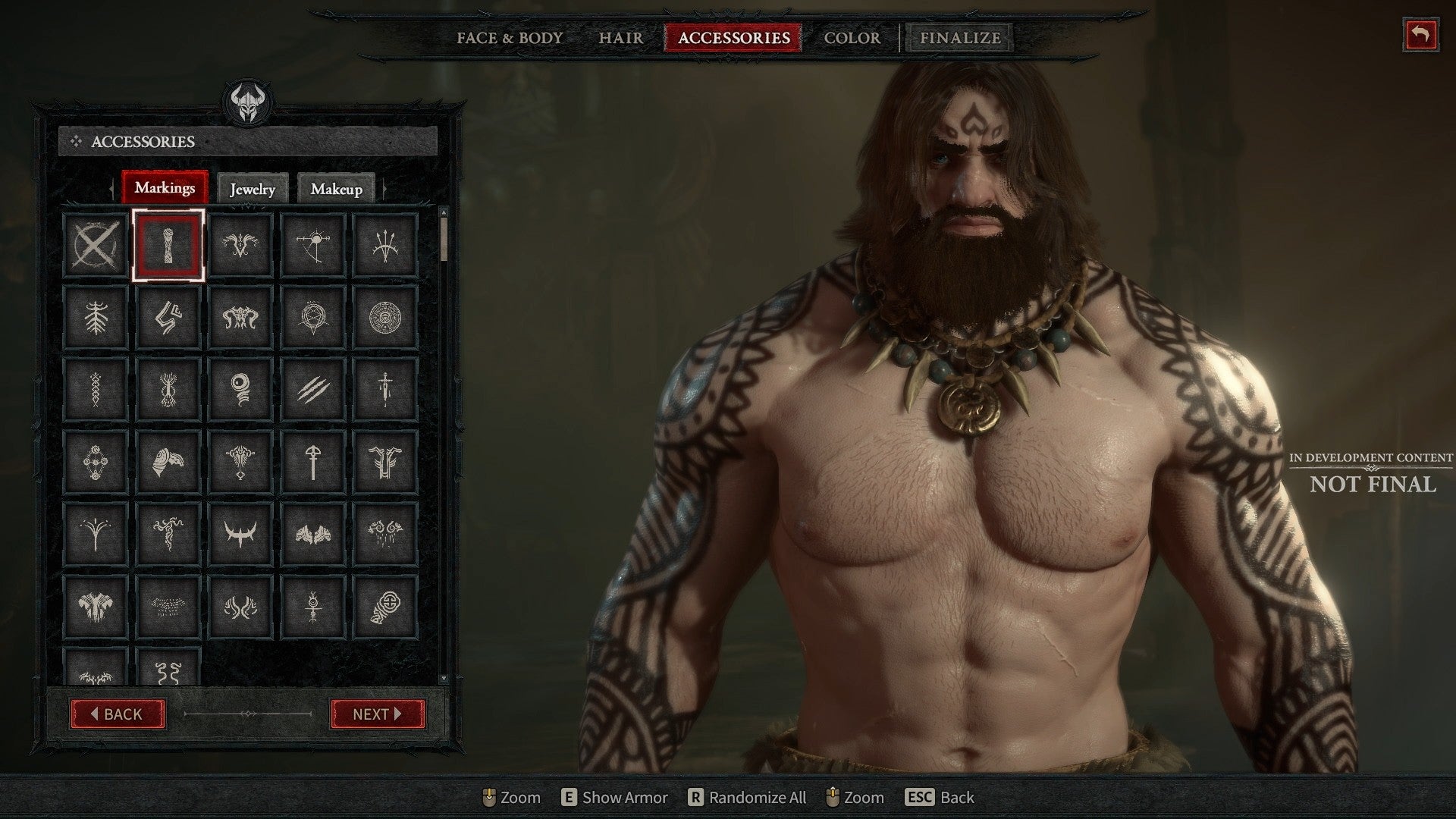Select the spiral circle marking in sixth row
Screen dimensions: 1456x819
[x=387, y=603]
